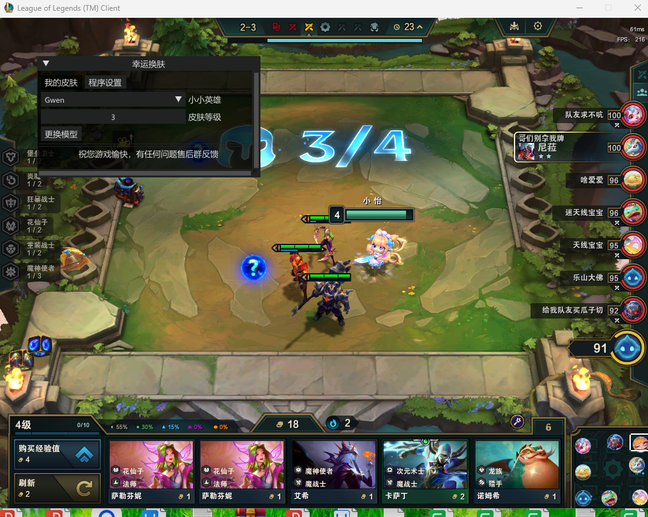
Task: Switch to the 我的皮肤 tab
Action: point(61,83)
